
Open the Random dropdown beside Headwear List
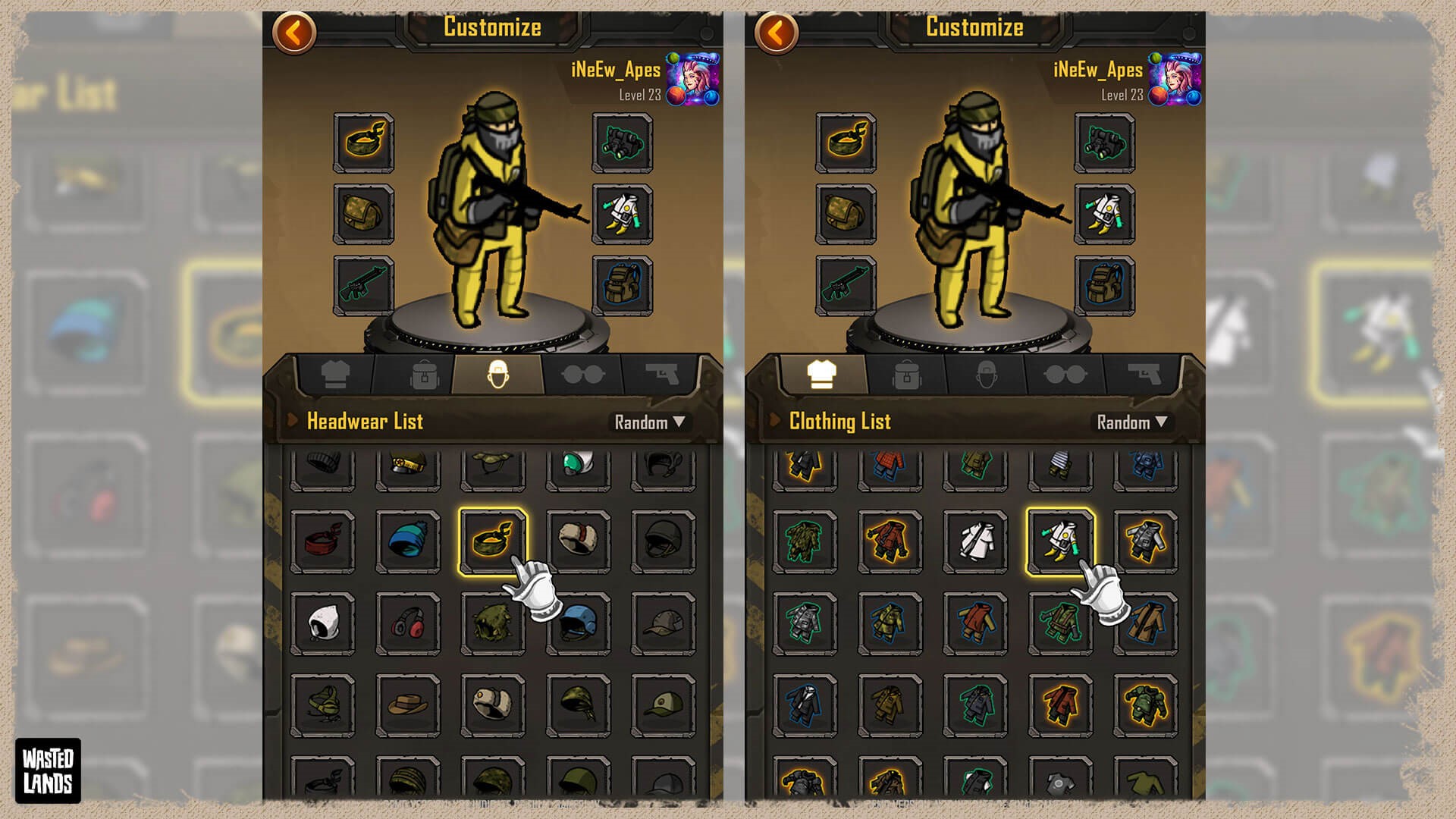coord(649,422)
